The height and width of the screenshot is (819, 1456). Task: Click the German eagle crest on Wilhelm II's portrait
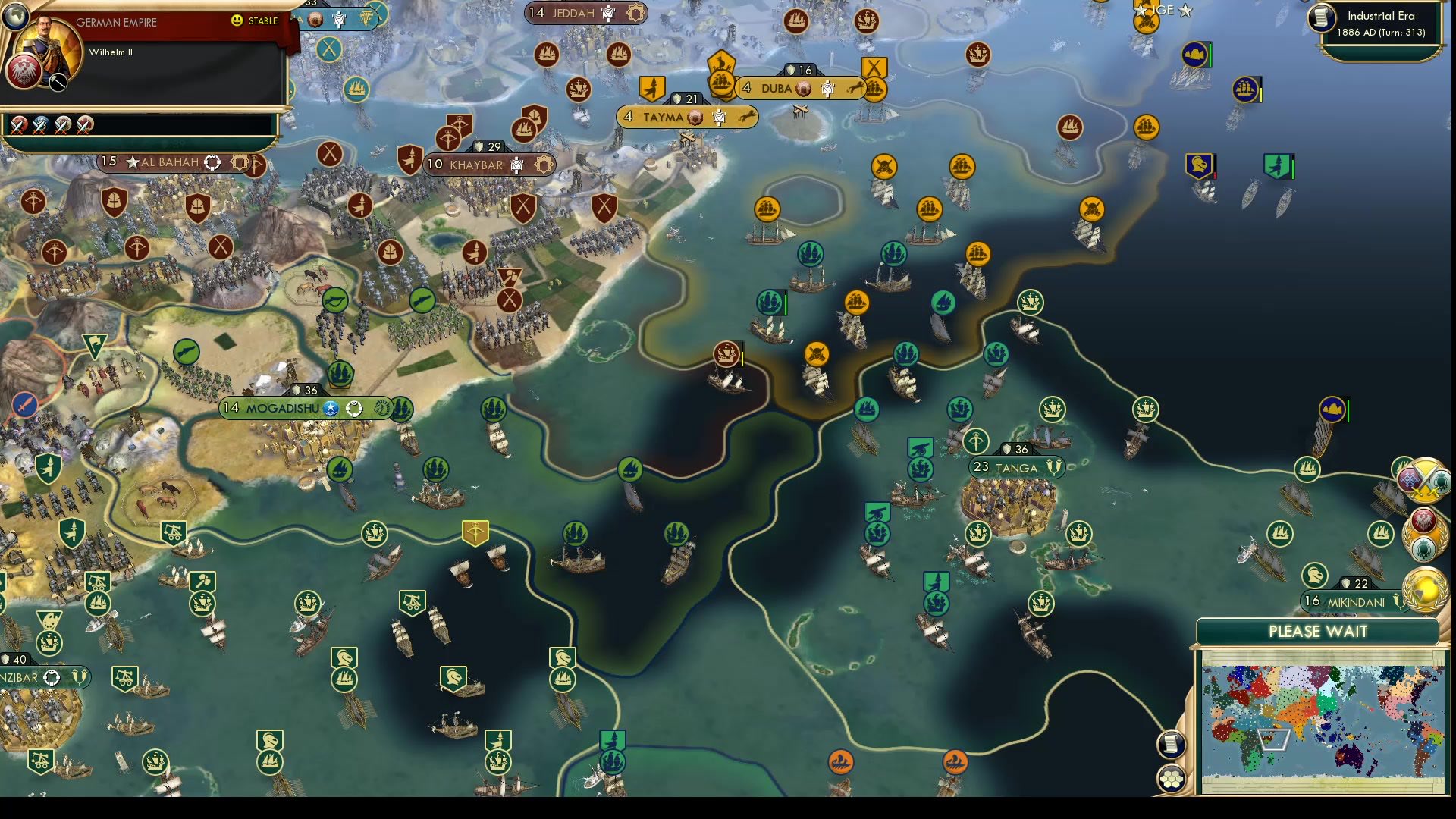(x=24, y=71)
